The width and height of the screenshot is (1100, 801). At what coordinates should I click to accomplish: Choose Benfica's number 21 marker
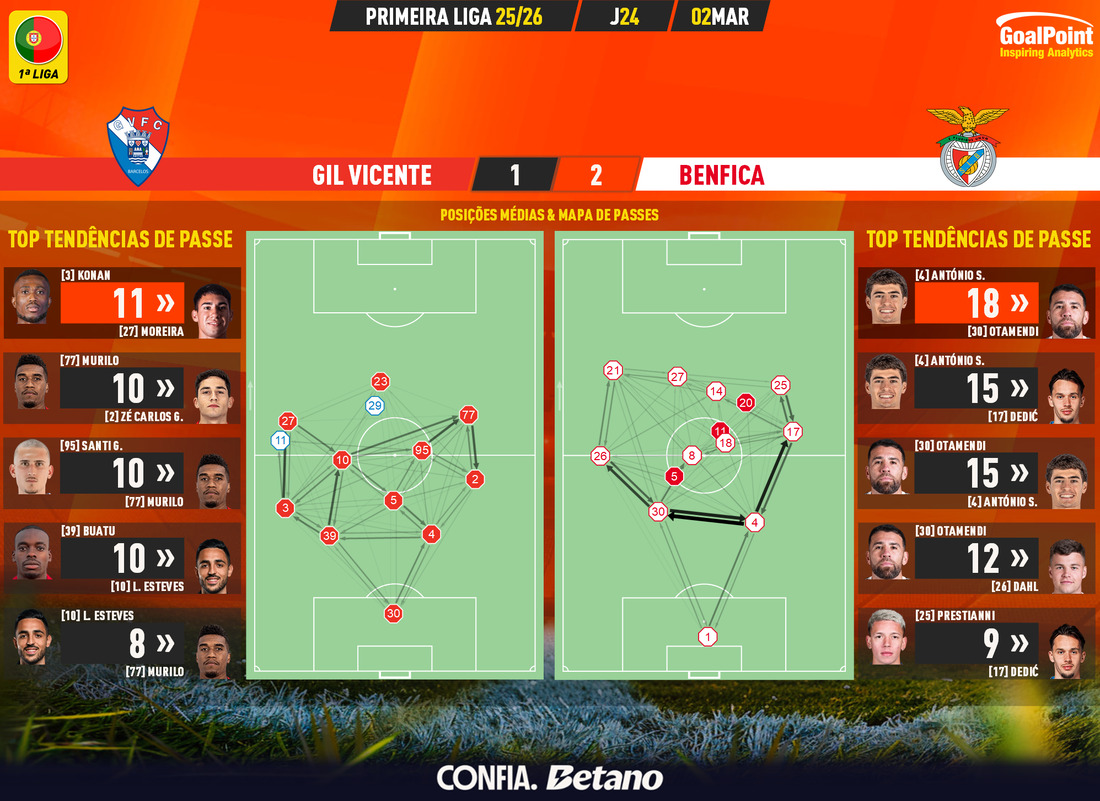tap(612, 371)
